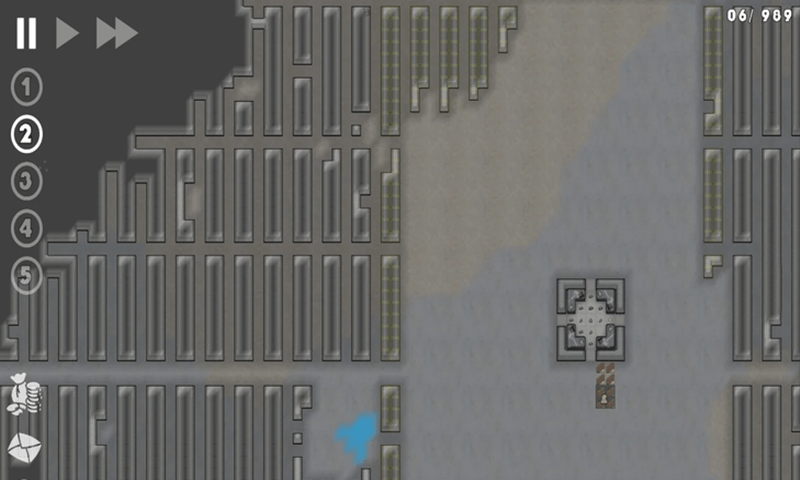Select the highlighted circled number 2
Screen dimensions: 800x480
tap(27, 133)
